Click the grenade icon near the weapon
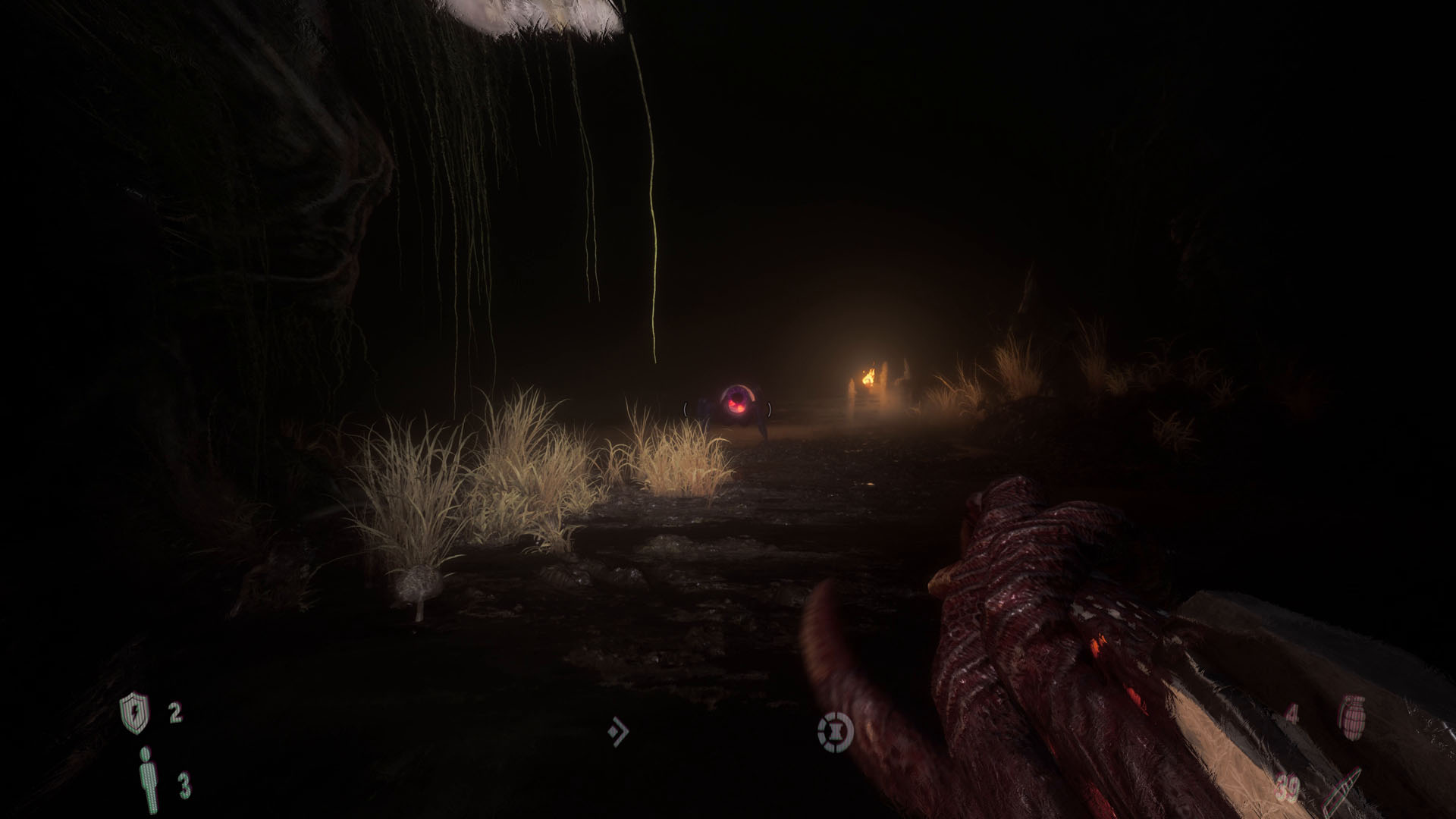The width and height of the screenshot is (1456, 819). pos(1352,717)
